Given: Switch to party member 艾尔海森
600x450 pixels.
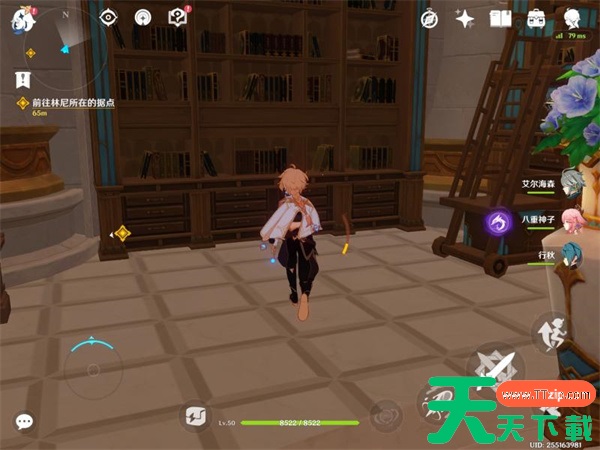Looking at the screenshot, I should pyautogui.click(x=570, y=182).
